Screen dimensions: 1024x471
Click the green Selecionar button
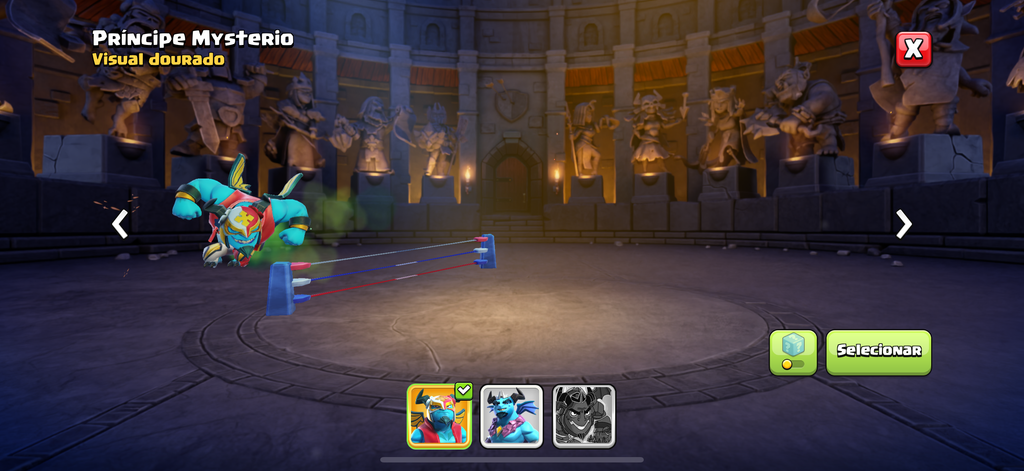878,352
